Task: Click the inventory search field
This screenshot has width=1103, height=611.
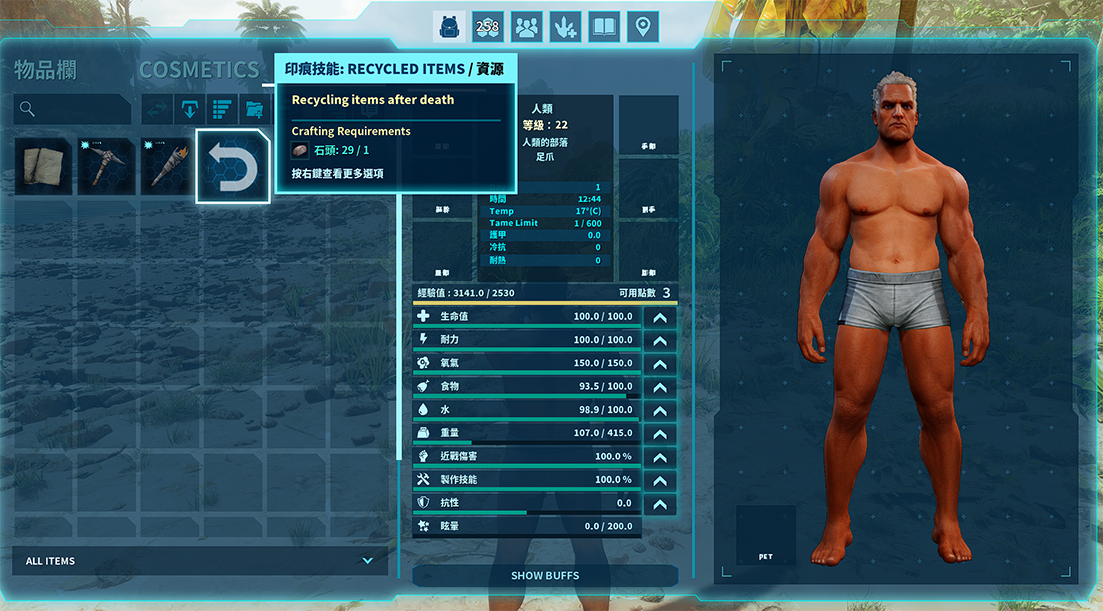Action: click(x=72, y=109)
